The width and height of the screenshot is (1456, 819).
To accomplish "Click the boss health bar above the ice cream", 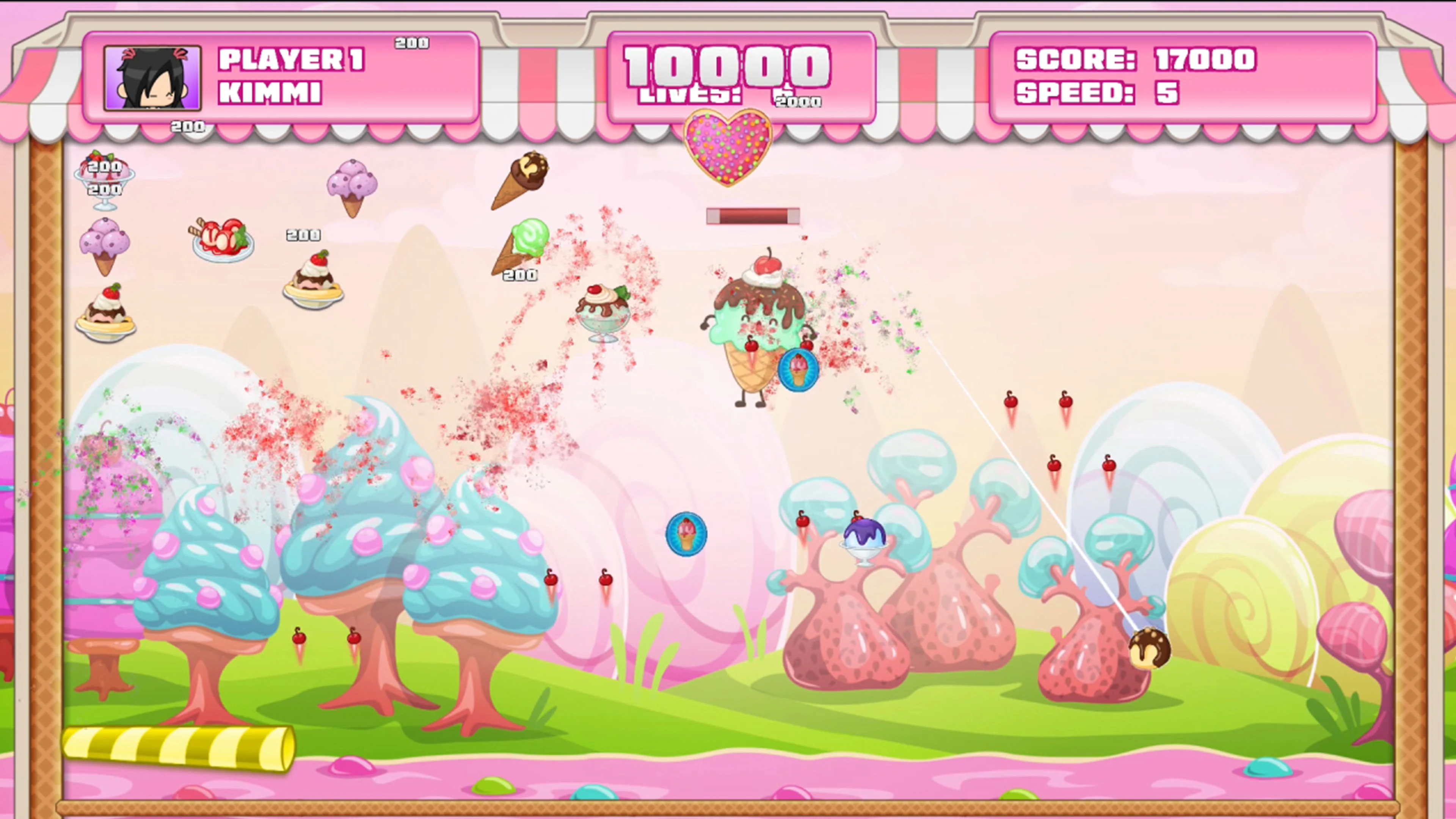I will pos(753,216).
